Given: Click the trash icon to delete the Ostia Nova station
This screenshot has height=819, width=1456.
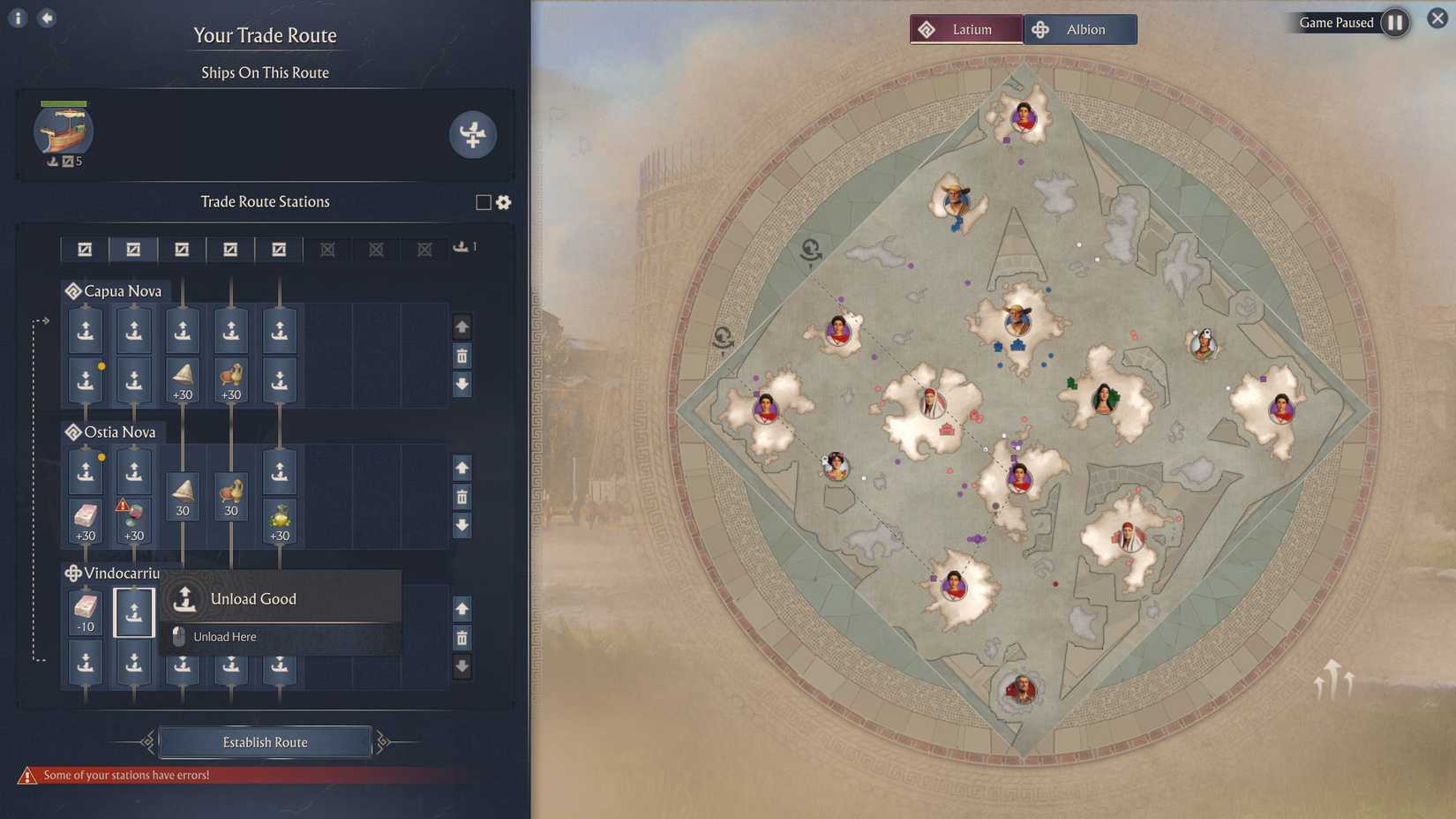Looking at the screenshot, I should pos(462,497).
